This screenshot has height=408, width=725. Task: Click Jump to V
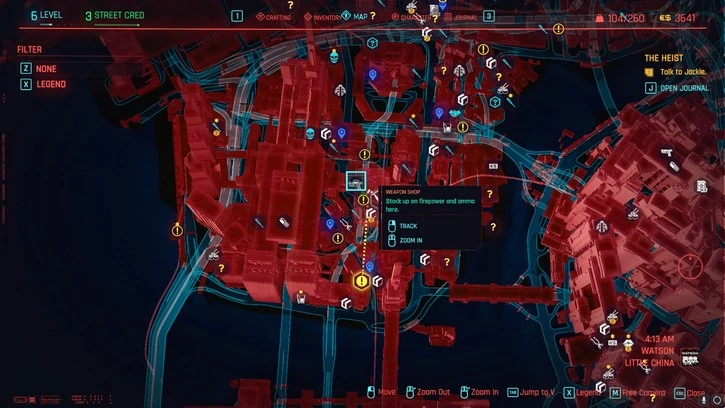coord(535,393)
